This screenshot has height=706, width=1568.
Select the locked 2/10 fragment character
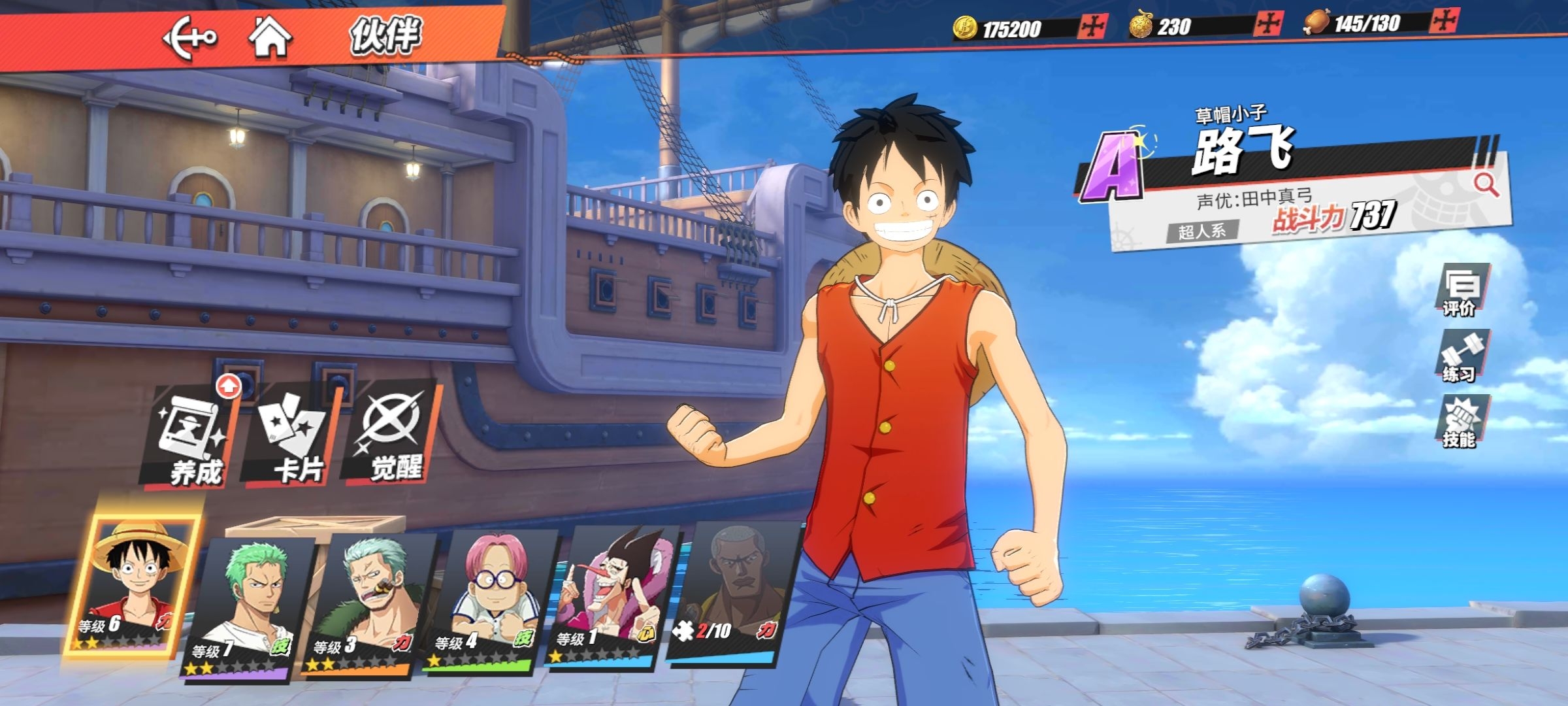tap(730, 592)
